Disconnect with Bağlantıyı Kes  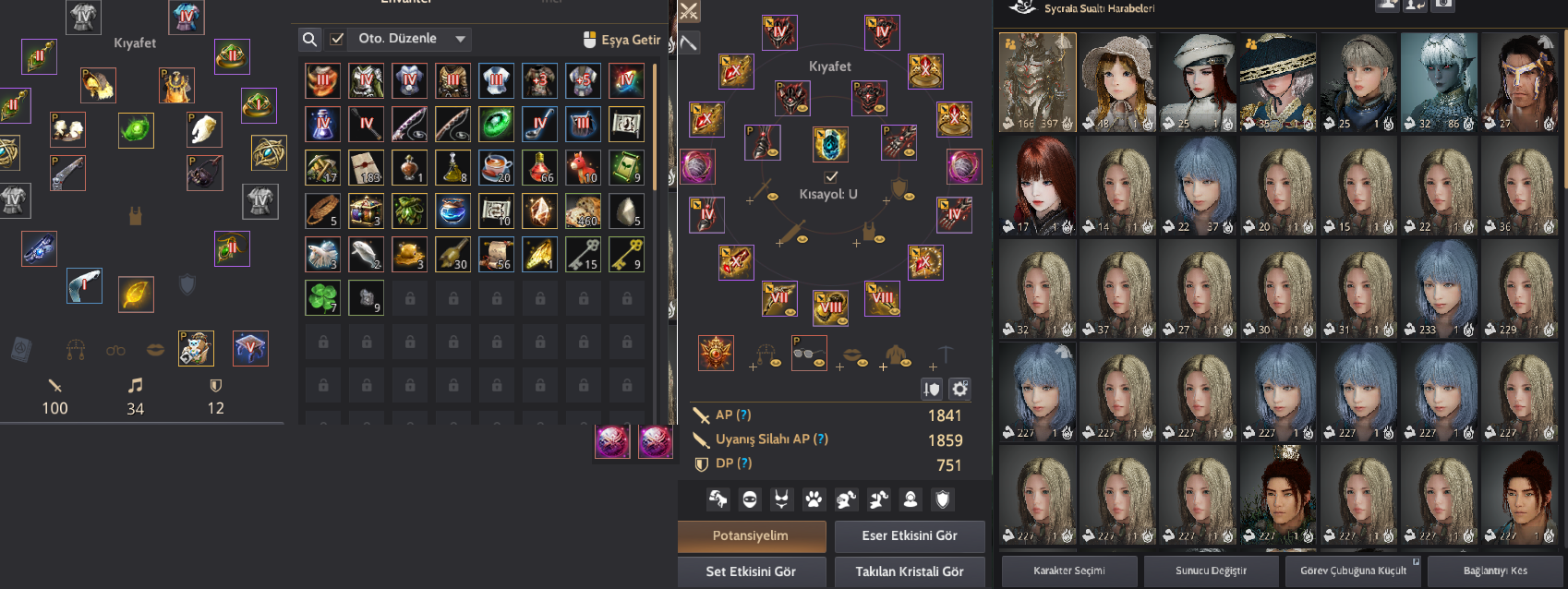click(x=1495, y=571)
